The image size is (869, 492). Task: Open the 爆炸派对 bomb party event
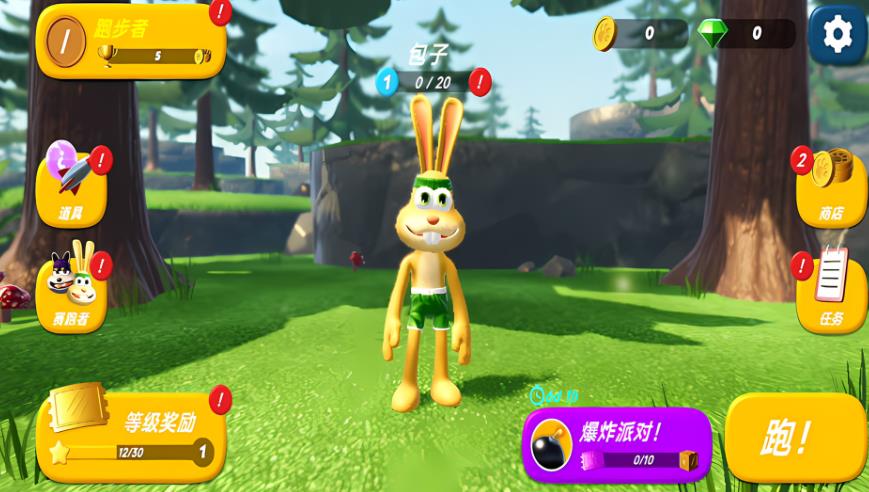pyautogui.click(x=617, y=445)
